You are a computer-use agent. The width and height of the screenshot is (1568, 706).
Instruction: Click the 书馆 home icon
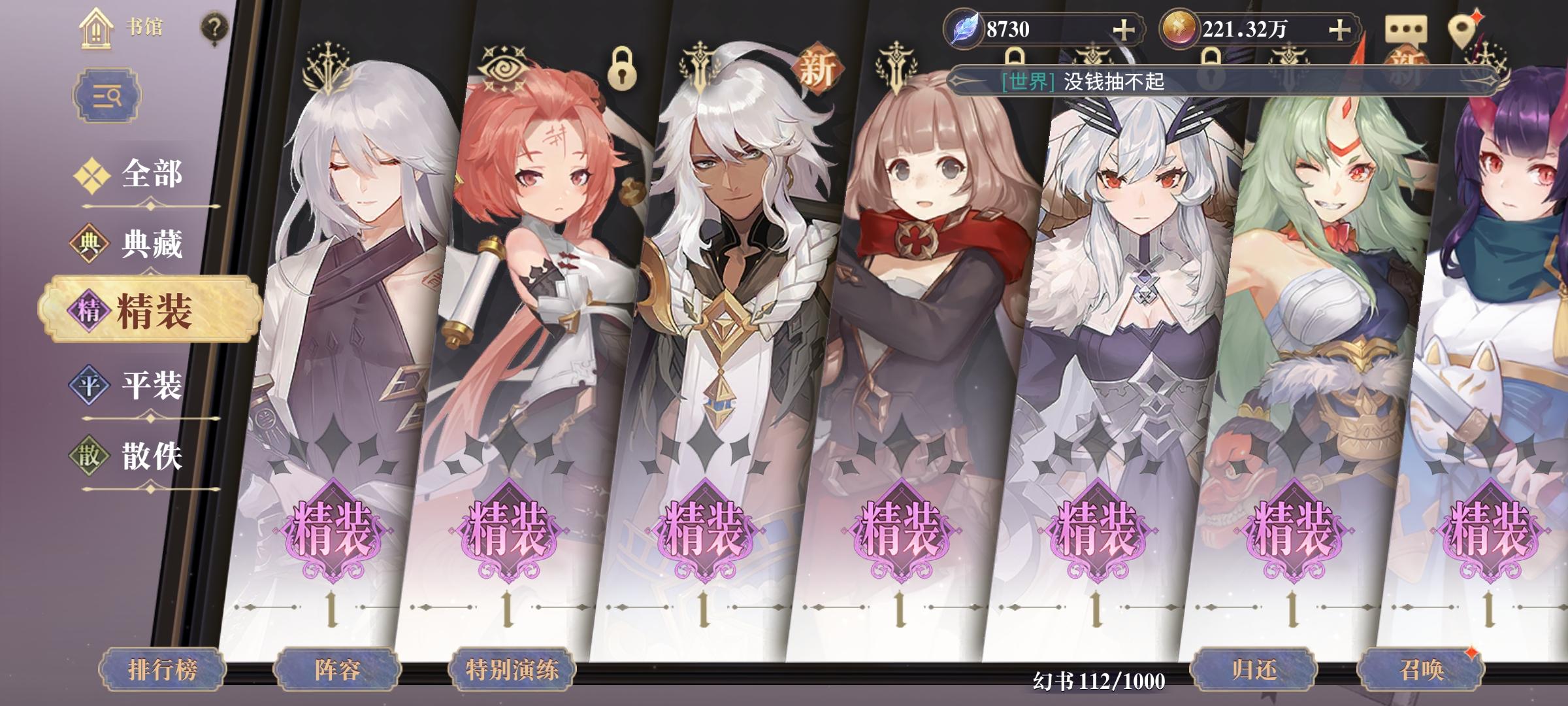tap(97, 29)
